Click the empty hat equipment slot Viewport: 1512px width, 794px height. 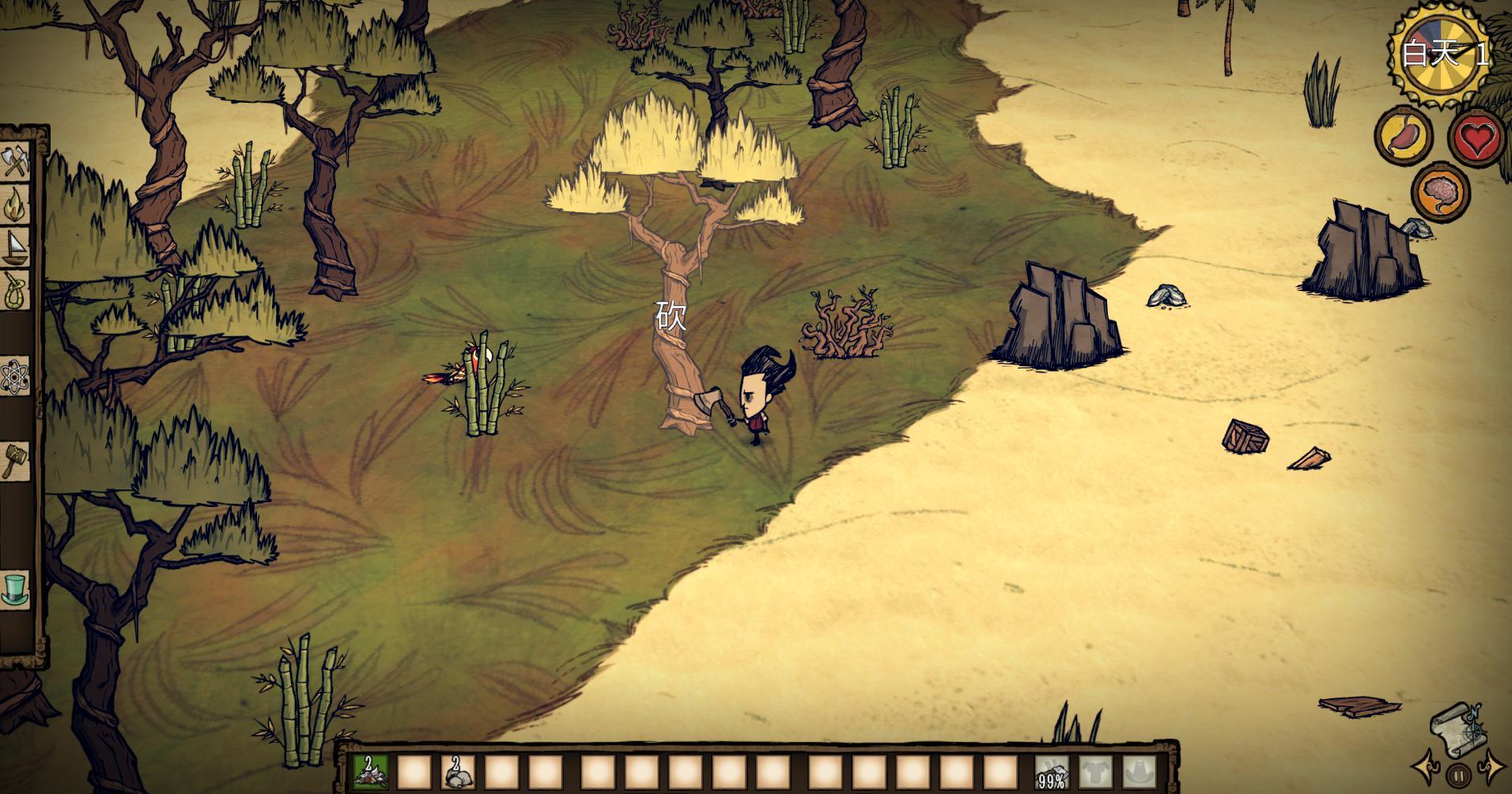(x=1139, y=773)
